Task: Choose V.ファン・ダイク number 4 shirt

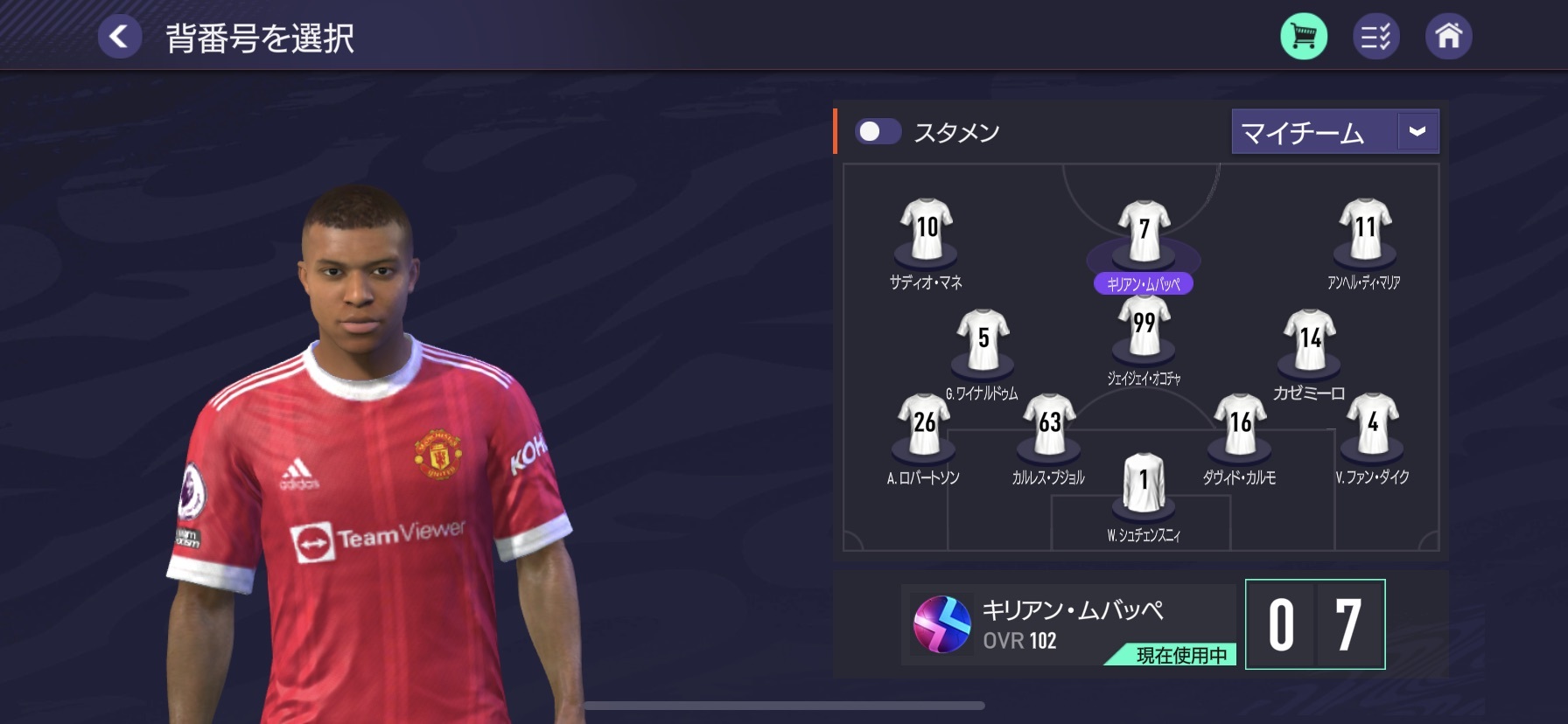Action: point(1373,425)
